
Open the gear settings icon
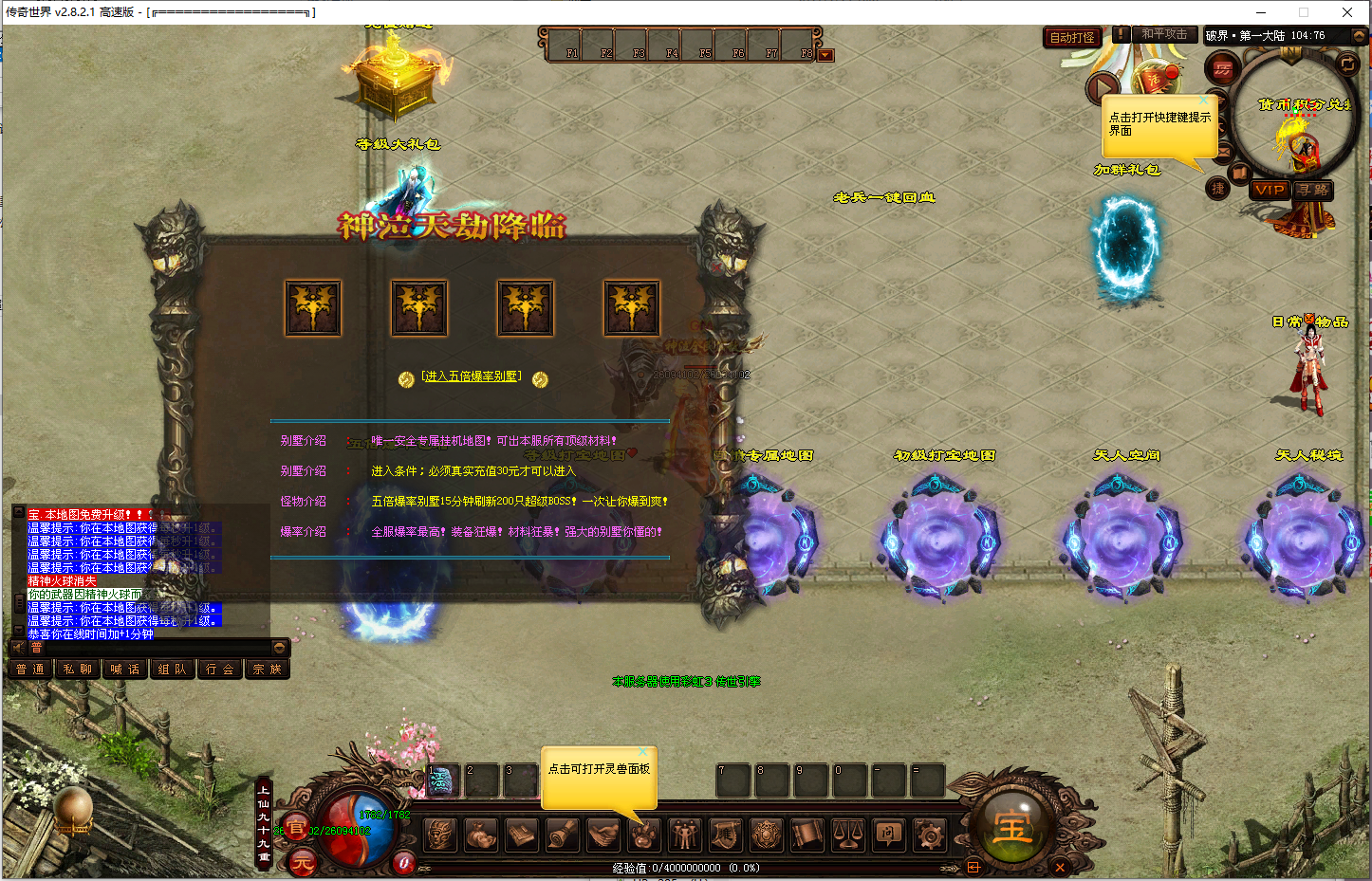929,835
